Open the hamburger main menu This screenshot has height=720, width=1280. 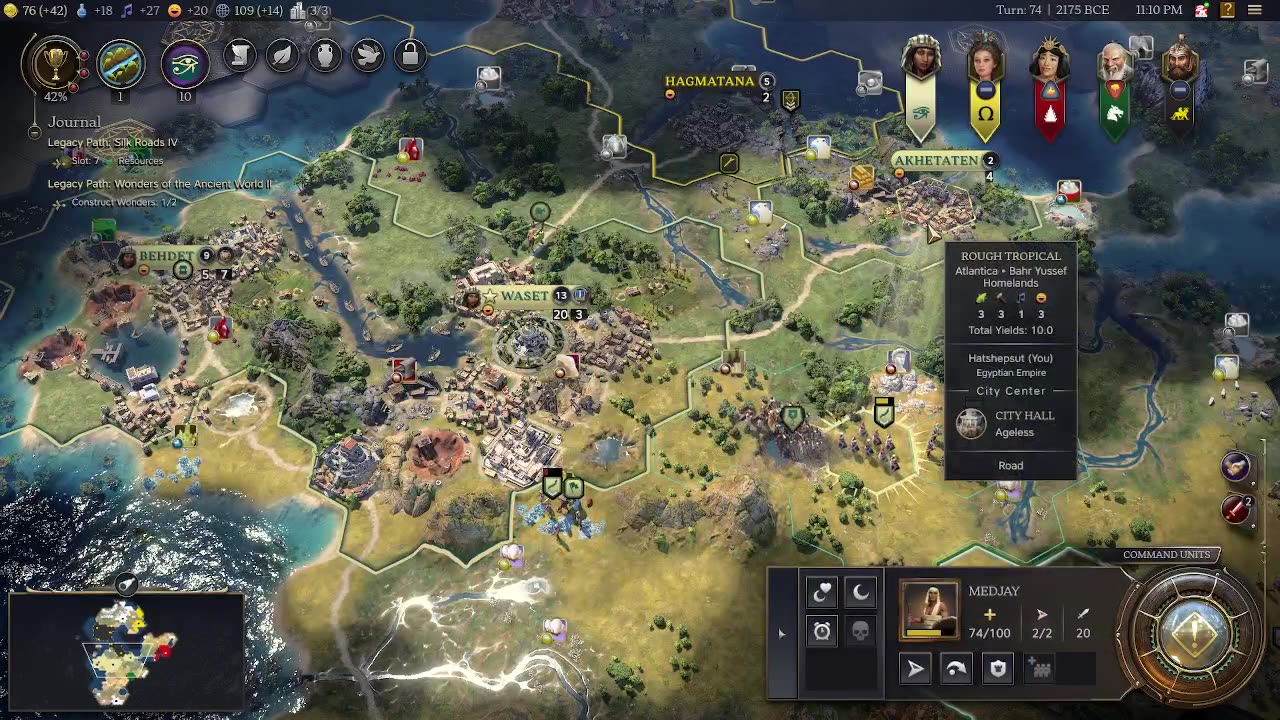[1255, 10]
